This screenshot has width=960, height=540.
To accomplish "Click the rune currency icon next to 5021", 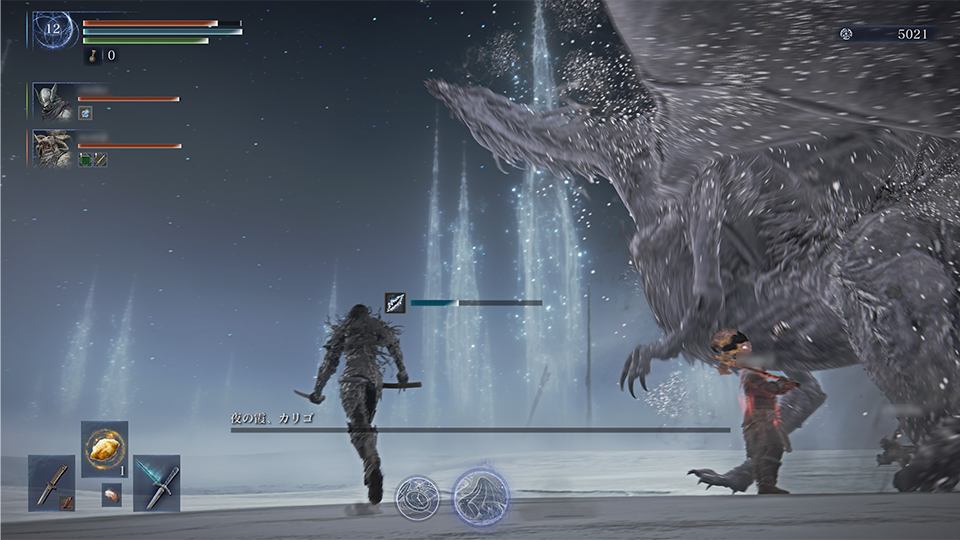I will 847,34.
